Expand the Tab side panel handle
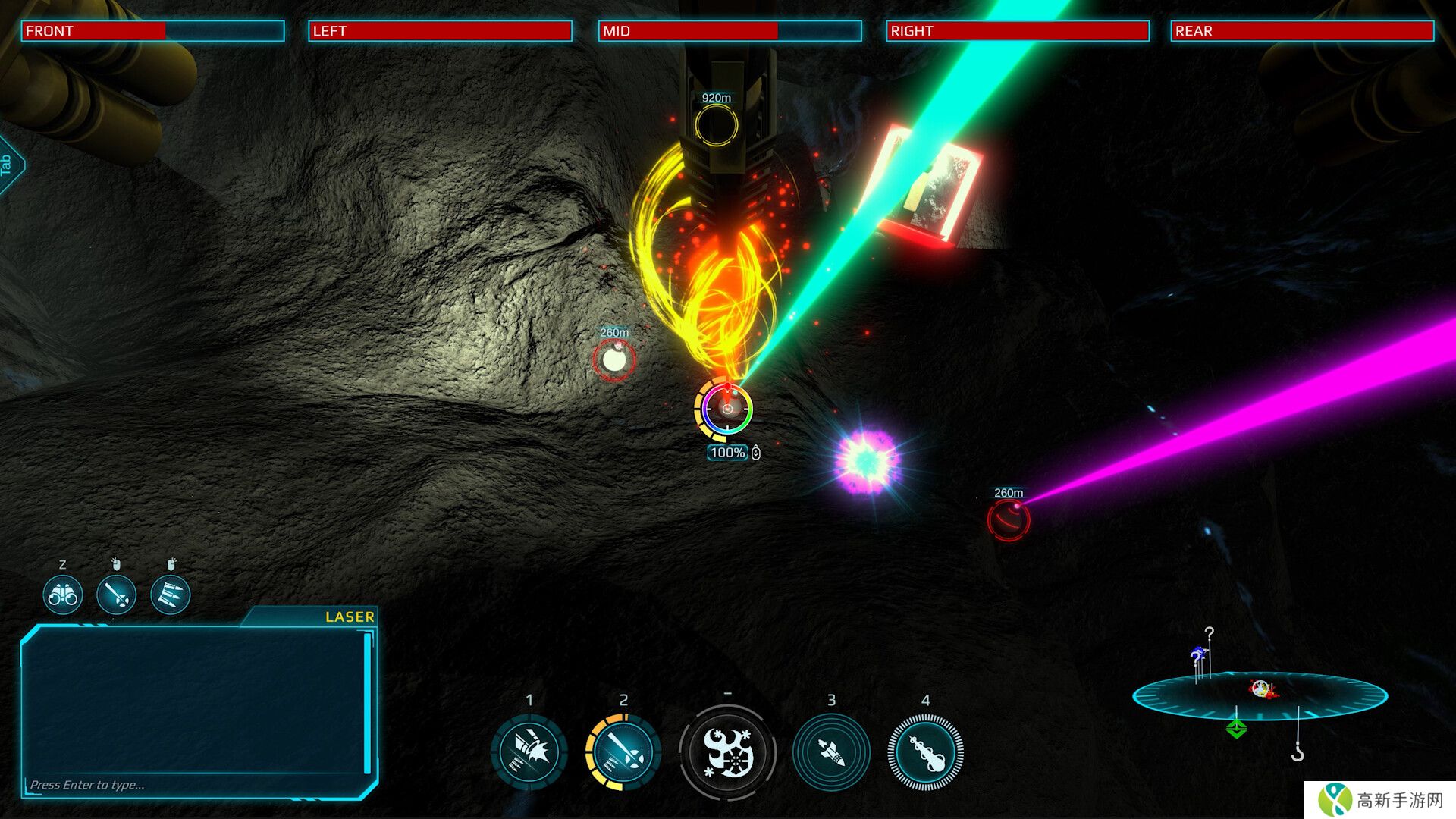 [8, 165]
